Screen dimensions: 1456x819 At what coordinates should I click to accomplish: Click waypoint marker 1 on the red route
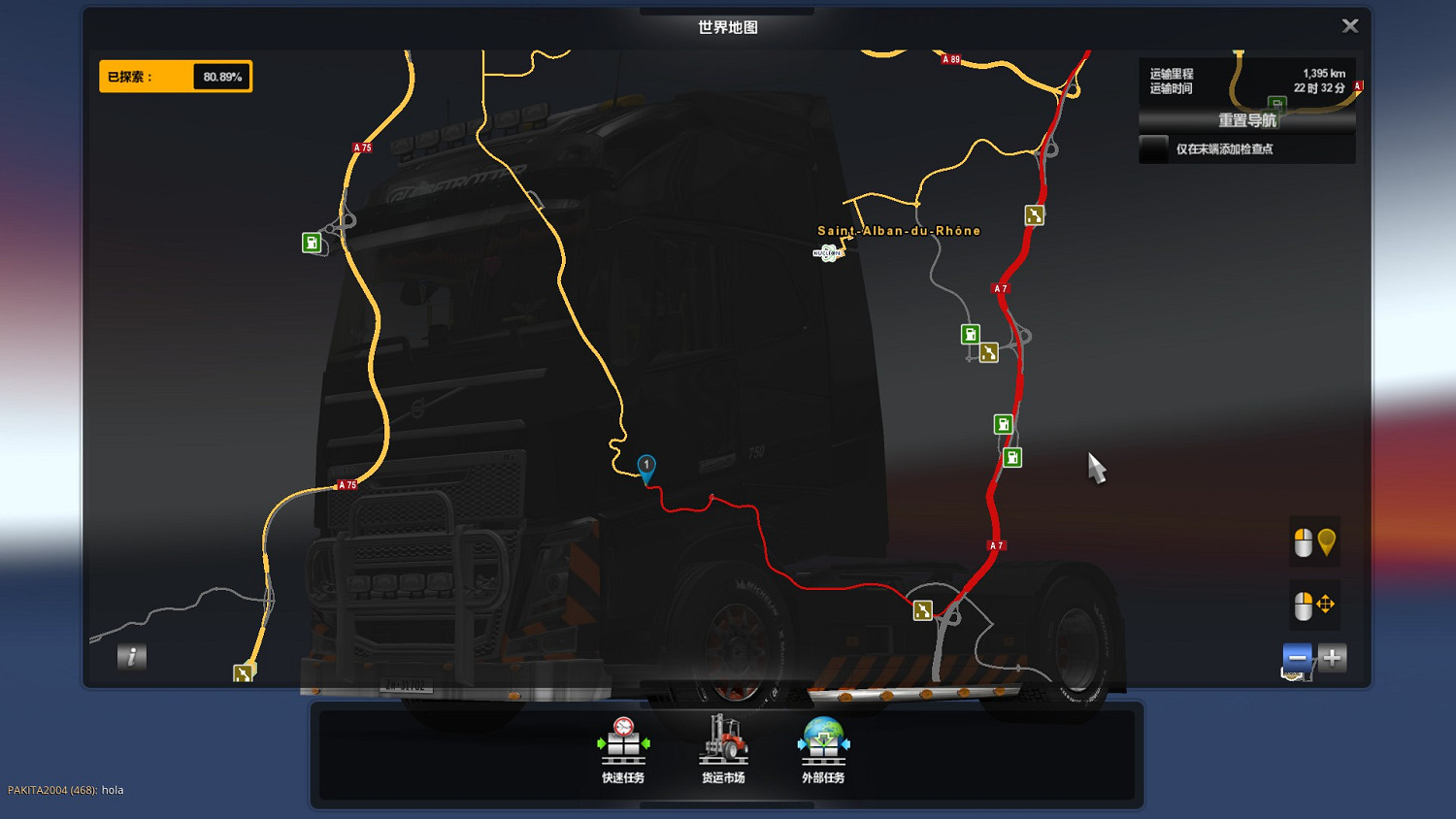[x=646, y=467]
